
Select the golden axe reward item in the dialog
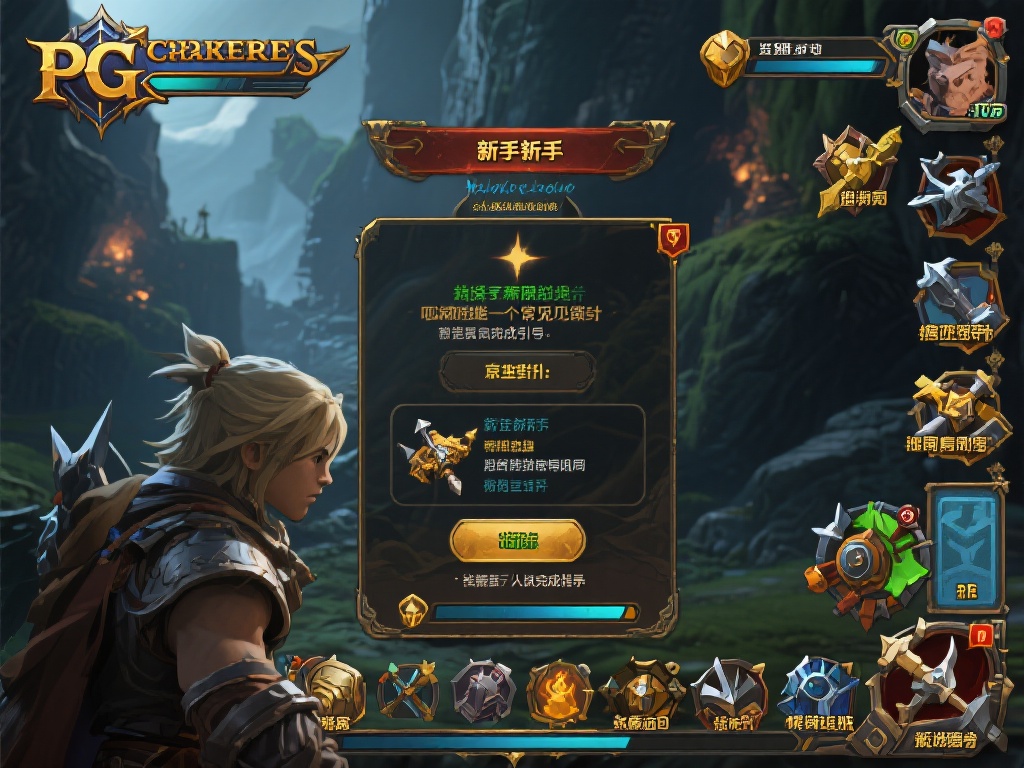tap(434, 455)
